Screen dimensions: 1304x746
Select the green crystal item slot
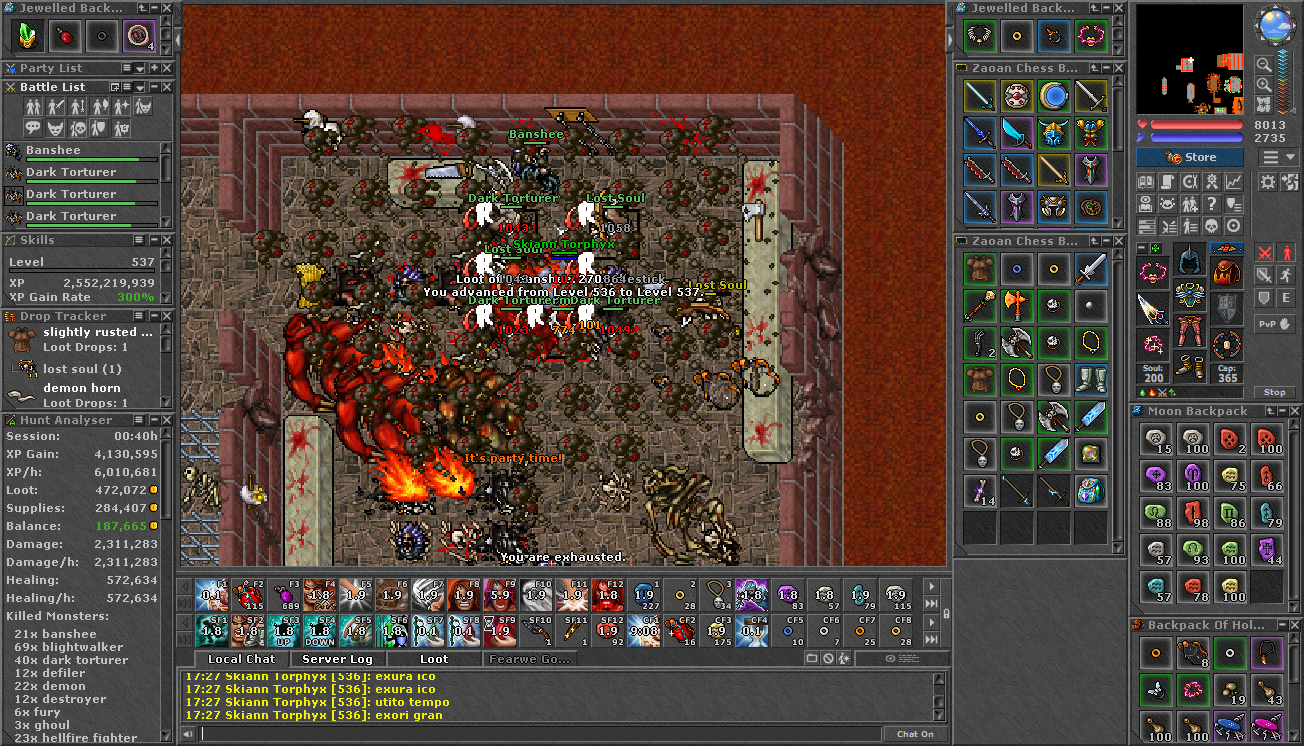(x=26, y=37)
